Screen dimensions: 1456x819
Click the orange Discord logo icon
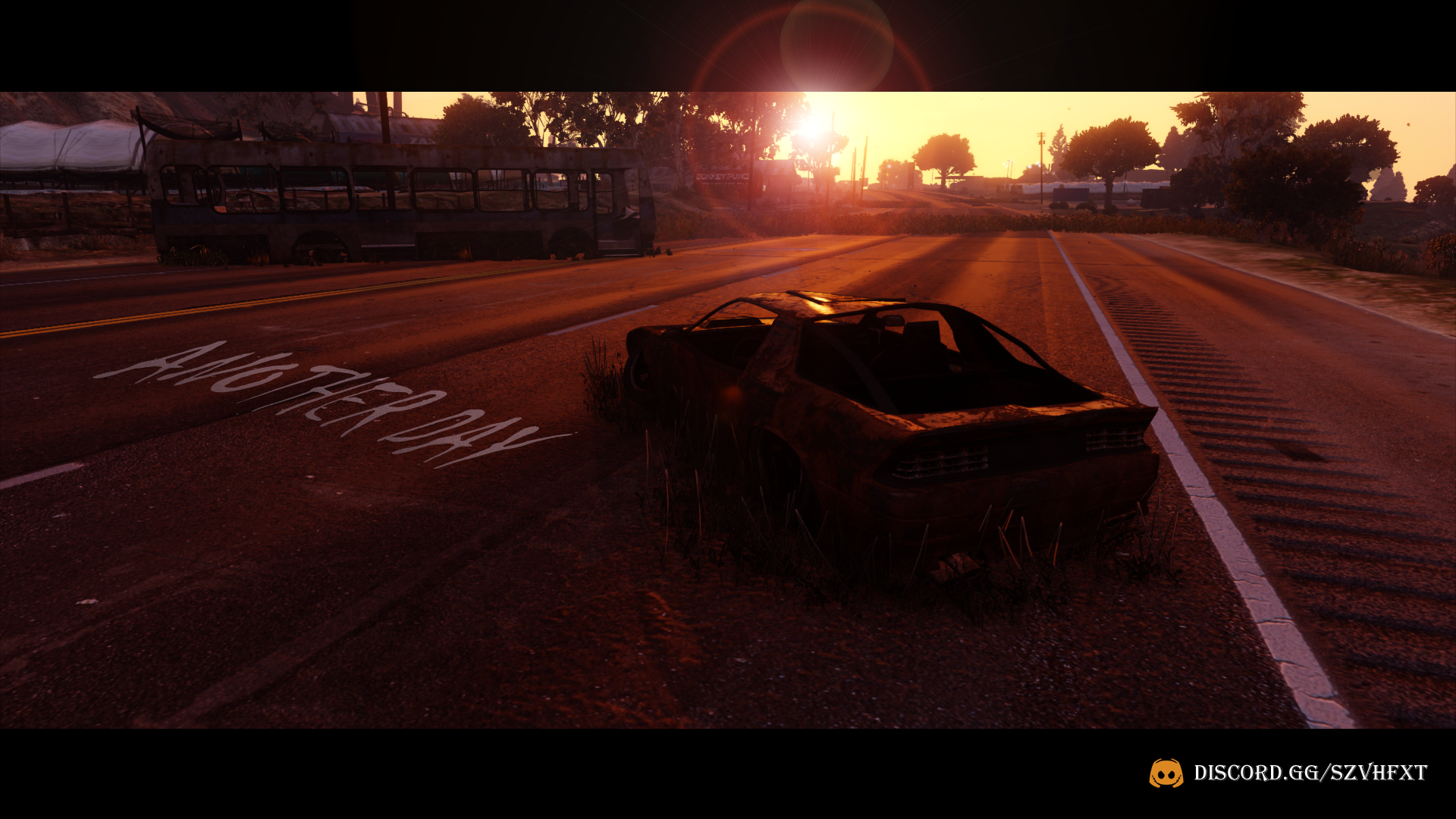(x=1166, y=773)
